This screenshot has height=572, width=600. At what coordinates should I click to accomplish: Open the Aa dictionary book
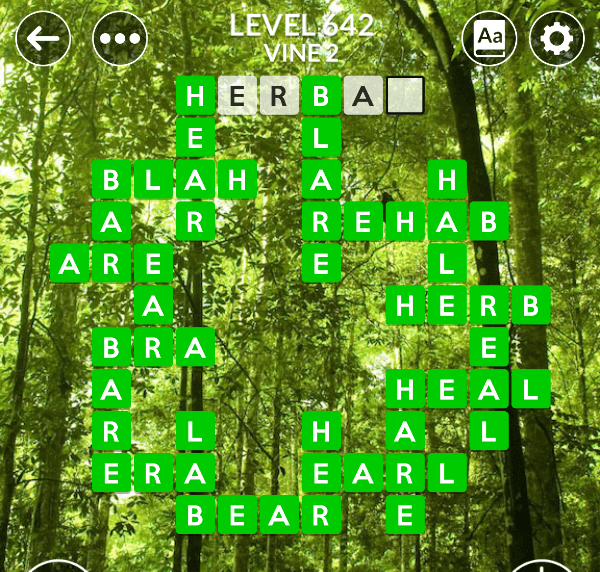490,39
